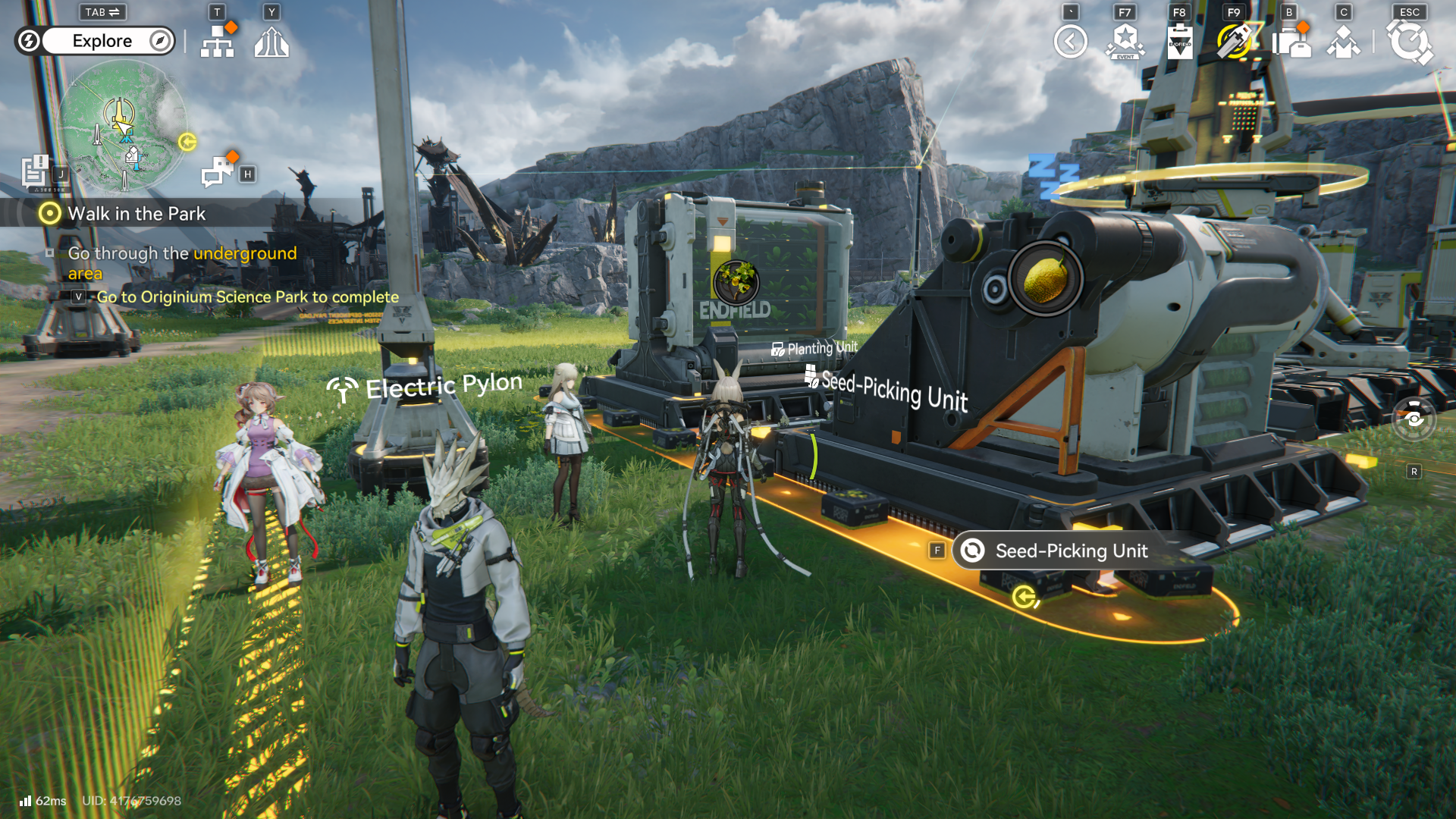
Task: Open the squad formation icon beside the C key
Action: point(1343,42)
